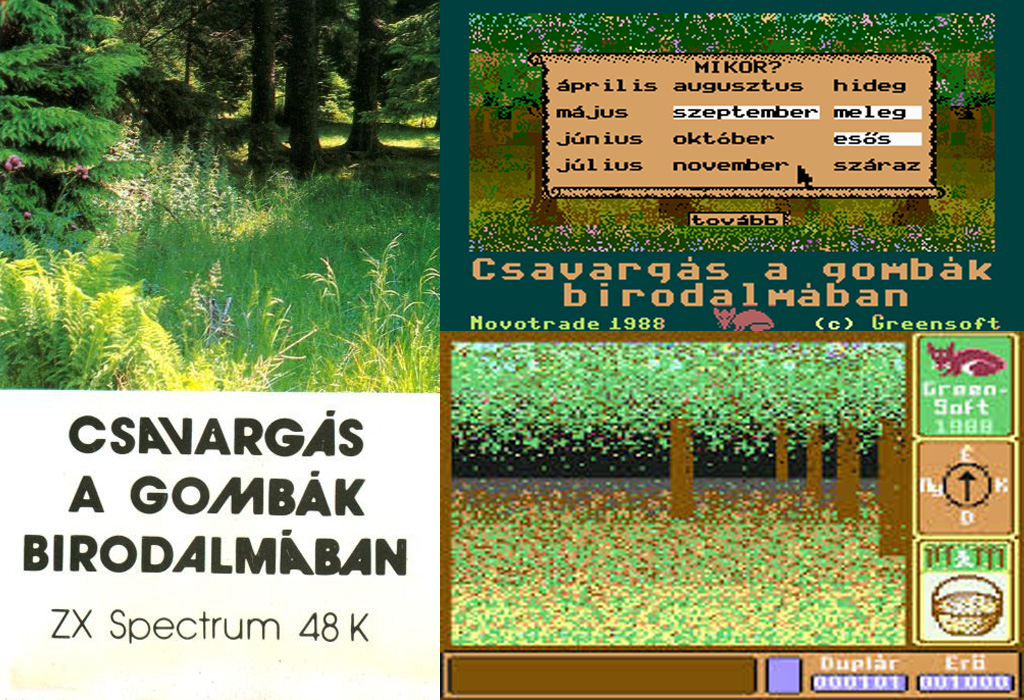The width and height of the screenshot is (1024, 700).
Task: Choose május as the month
Action: pyautogui.click(x=593, y=113)
